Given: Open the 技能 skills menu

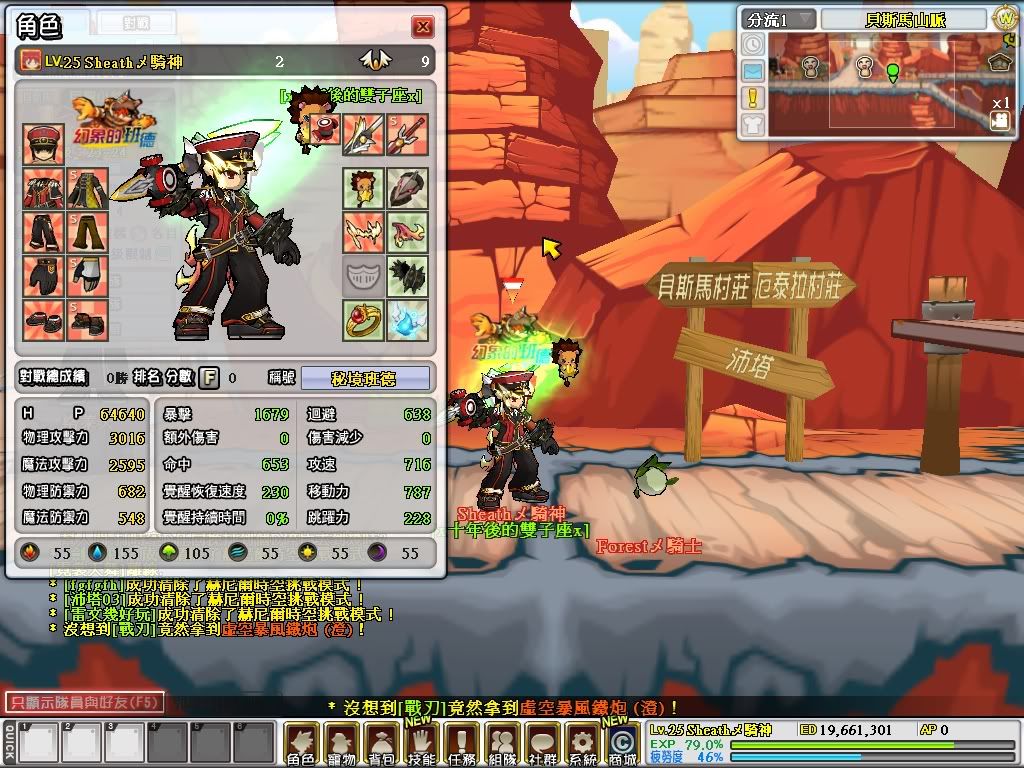Looking at the screenshot, I should click(x=422, y=743).
